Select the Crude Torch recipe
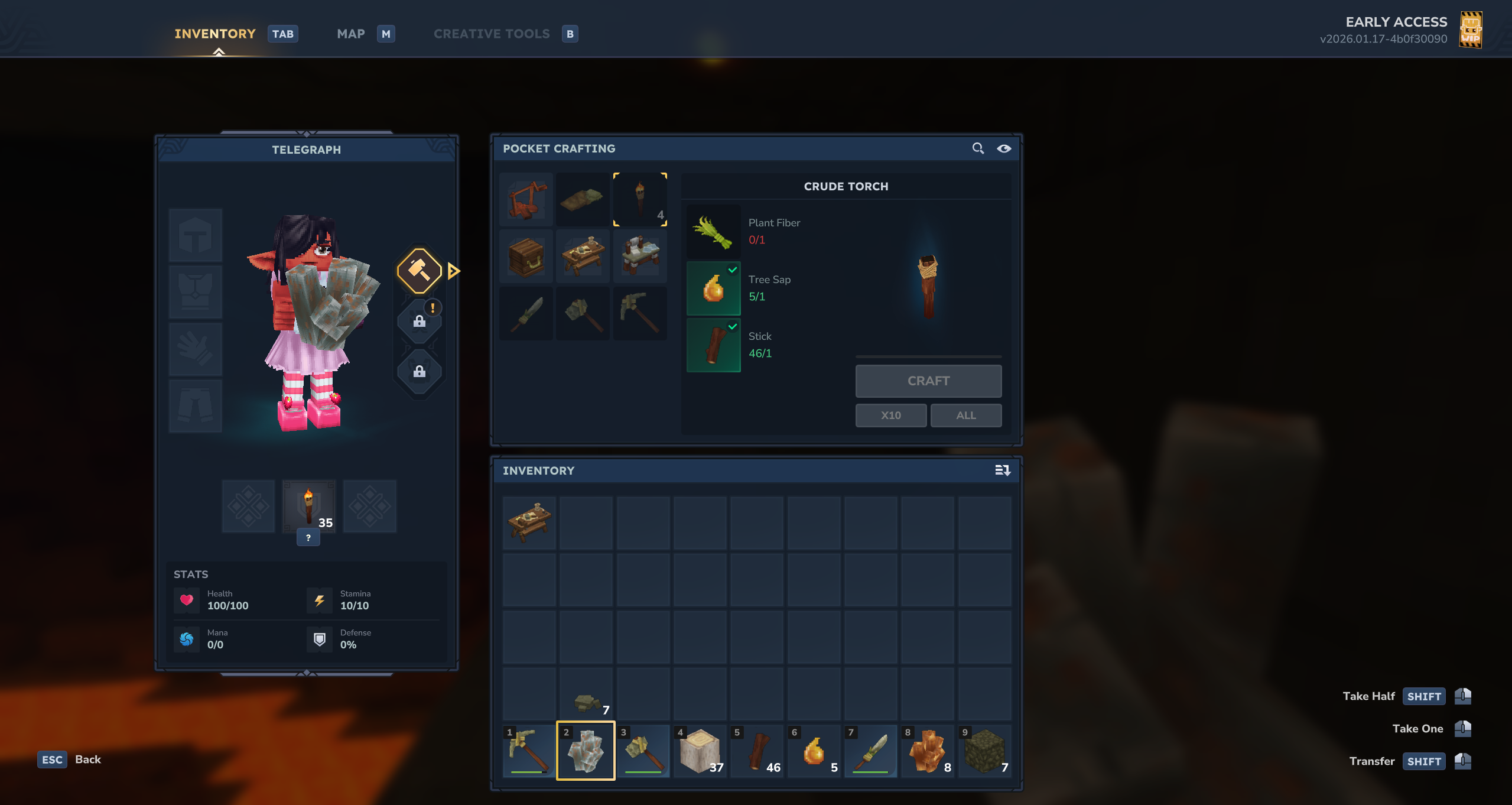This screenshot has height=805, width=1512. pyautogui.click(x=640, y=199)
